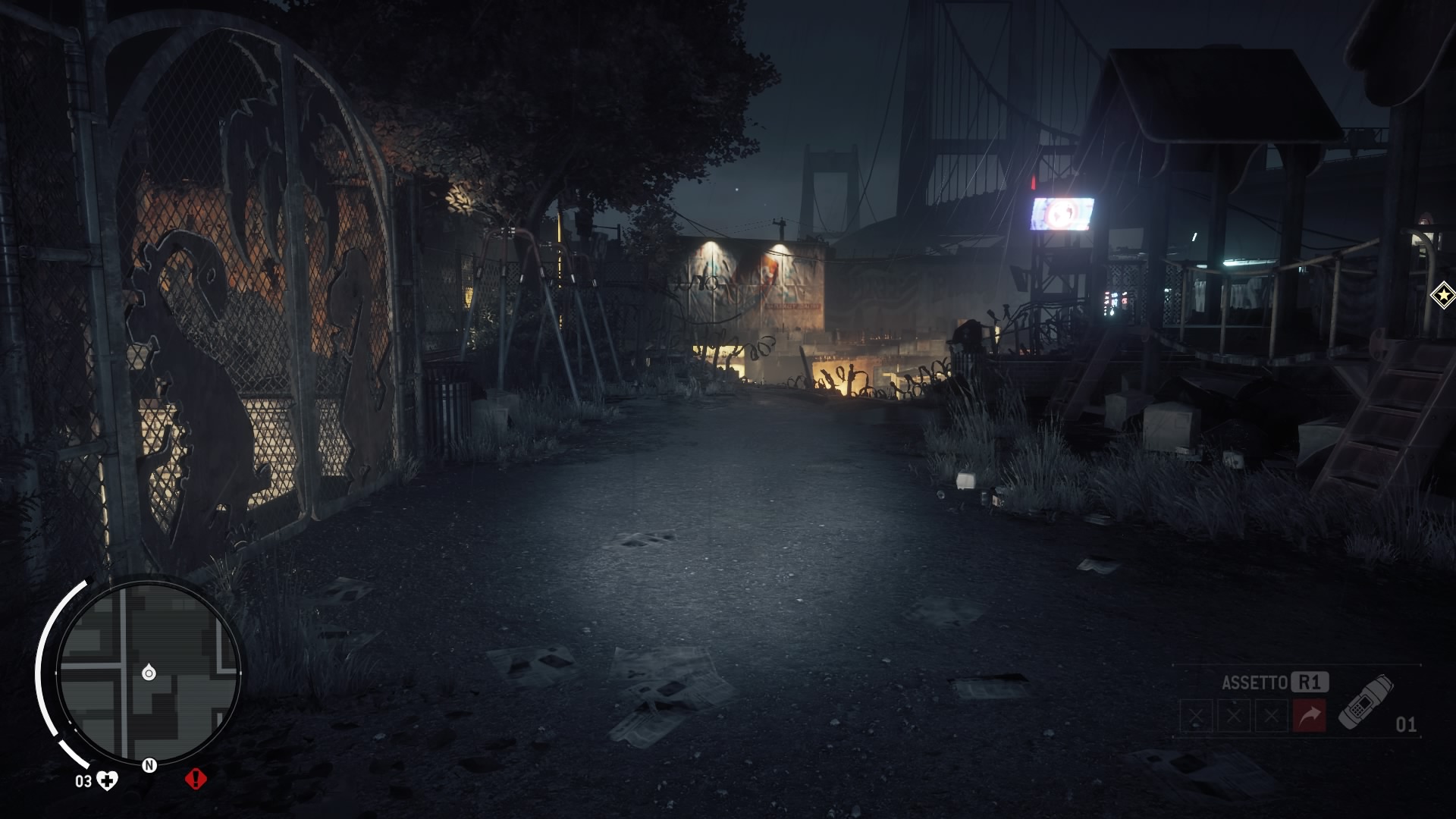Click the player position marker on minimap
The width and height of the screenshot is (1456, 819).
pos(149,673)
